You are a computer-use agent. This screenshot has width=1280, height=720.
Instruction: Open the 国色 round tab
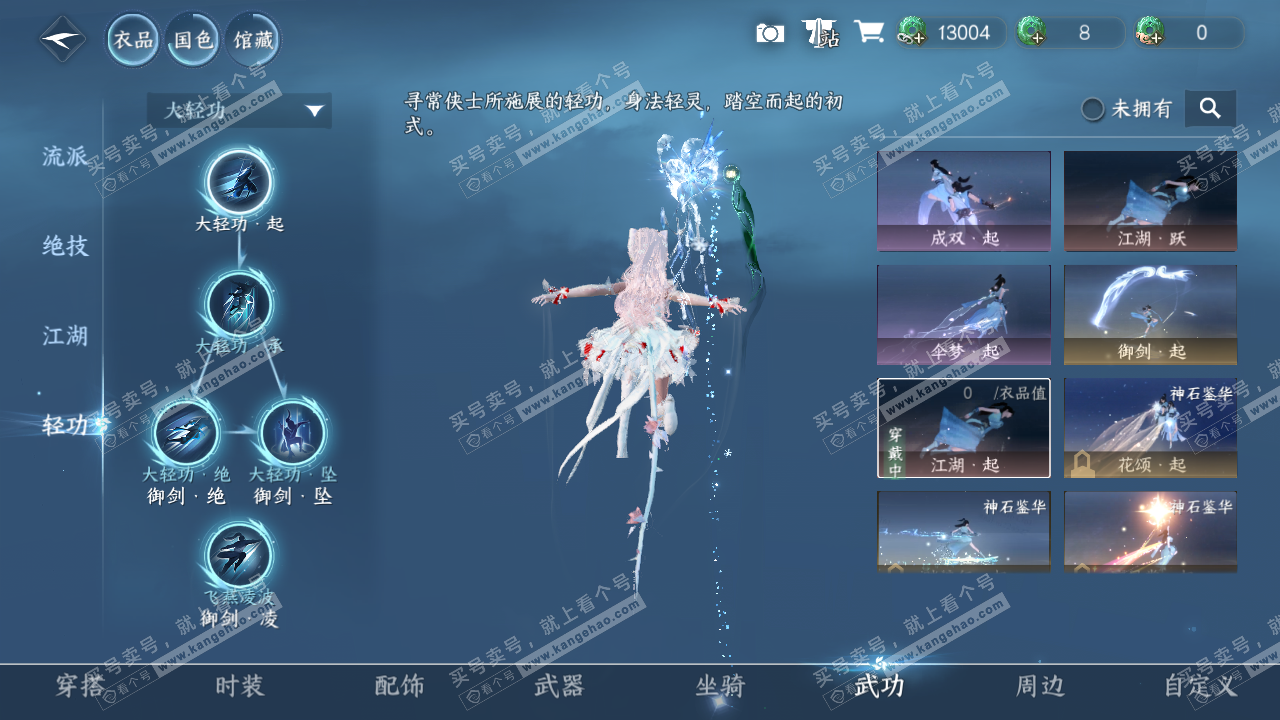click(193, 40)
